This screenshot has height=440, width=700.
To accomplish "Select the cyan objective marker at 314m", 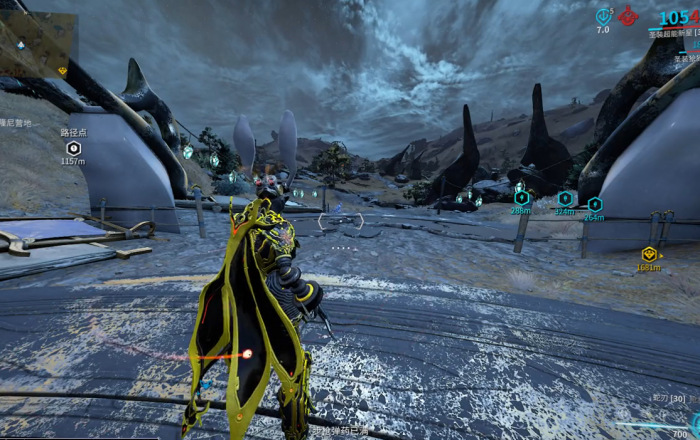I will click(x=565, y=199).
